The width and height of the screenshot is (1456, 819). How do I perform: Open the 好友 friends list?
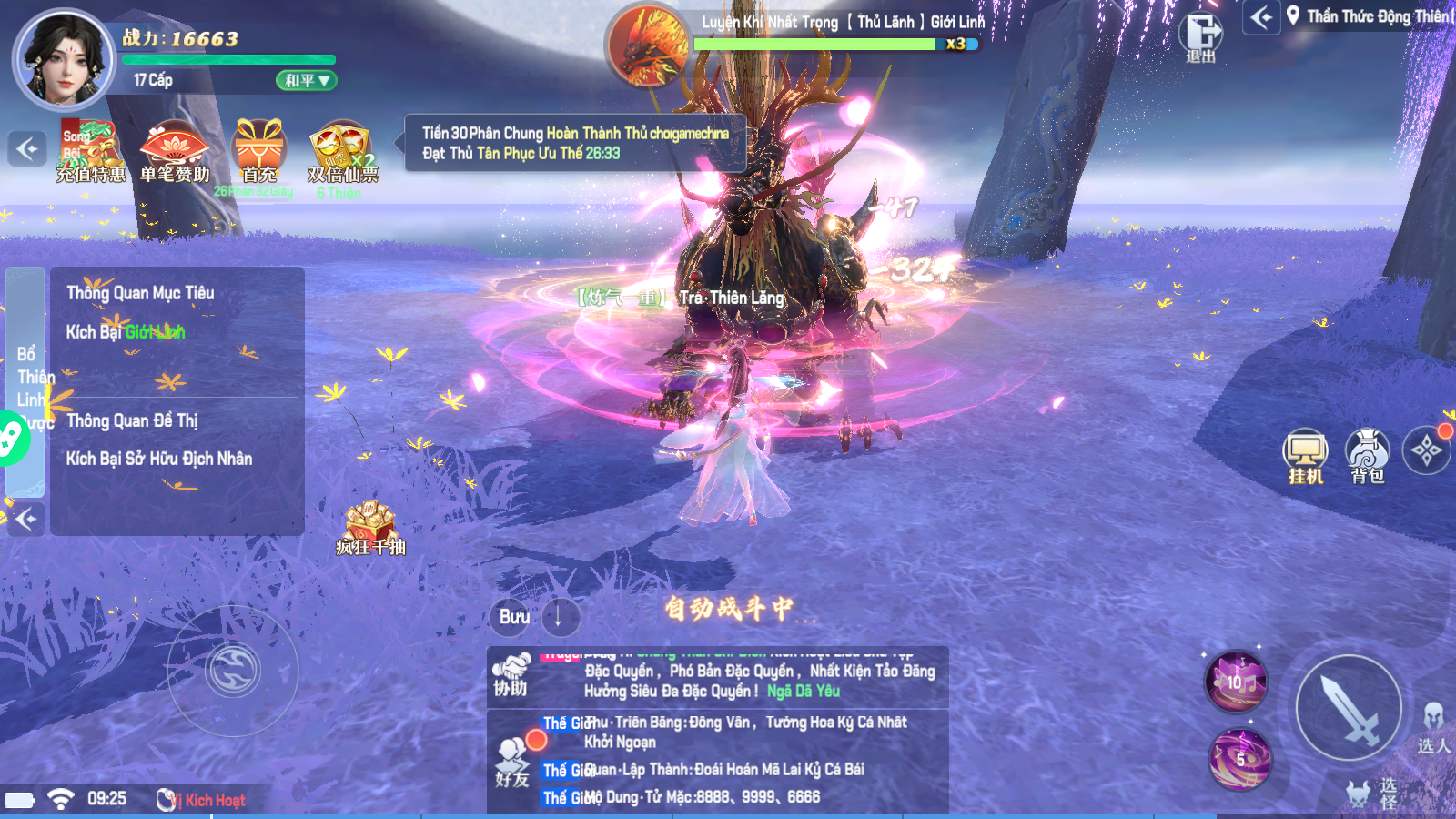click(512, 761)
